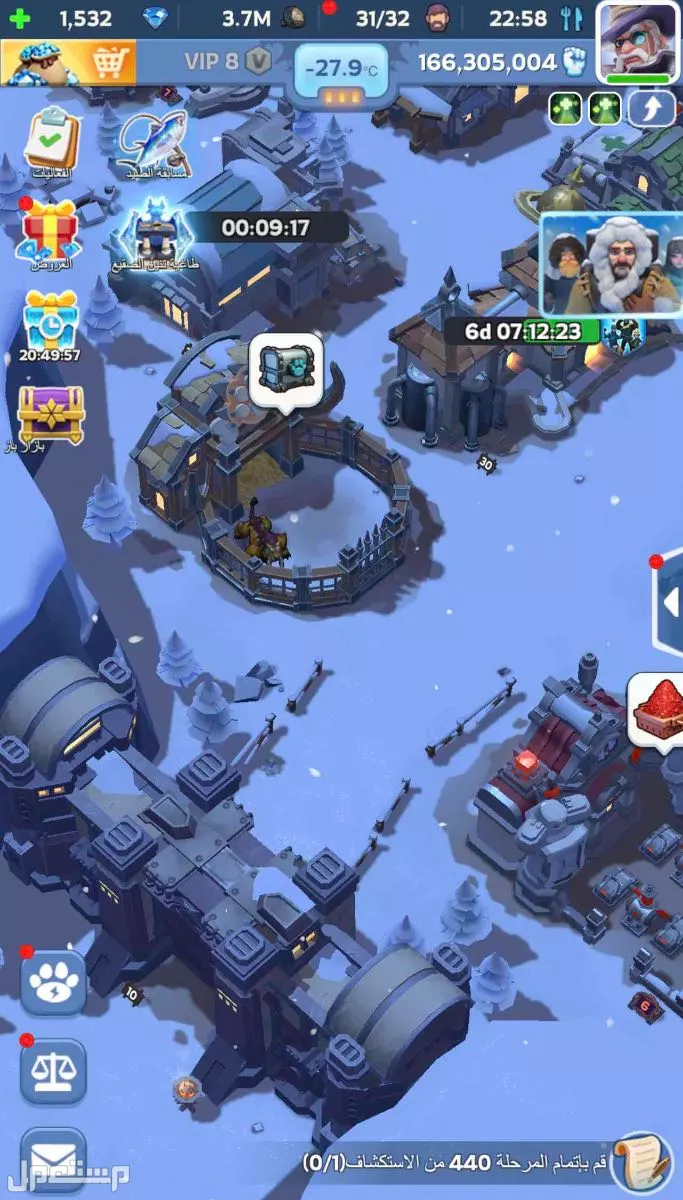The image size is (683, 1200).
Task: Open the player avatar profile
Action: tap(637, 40)
